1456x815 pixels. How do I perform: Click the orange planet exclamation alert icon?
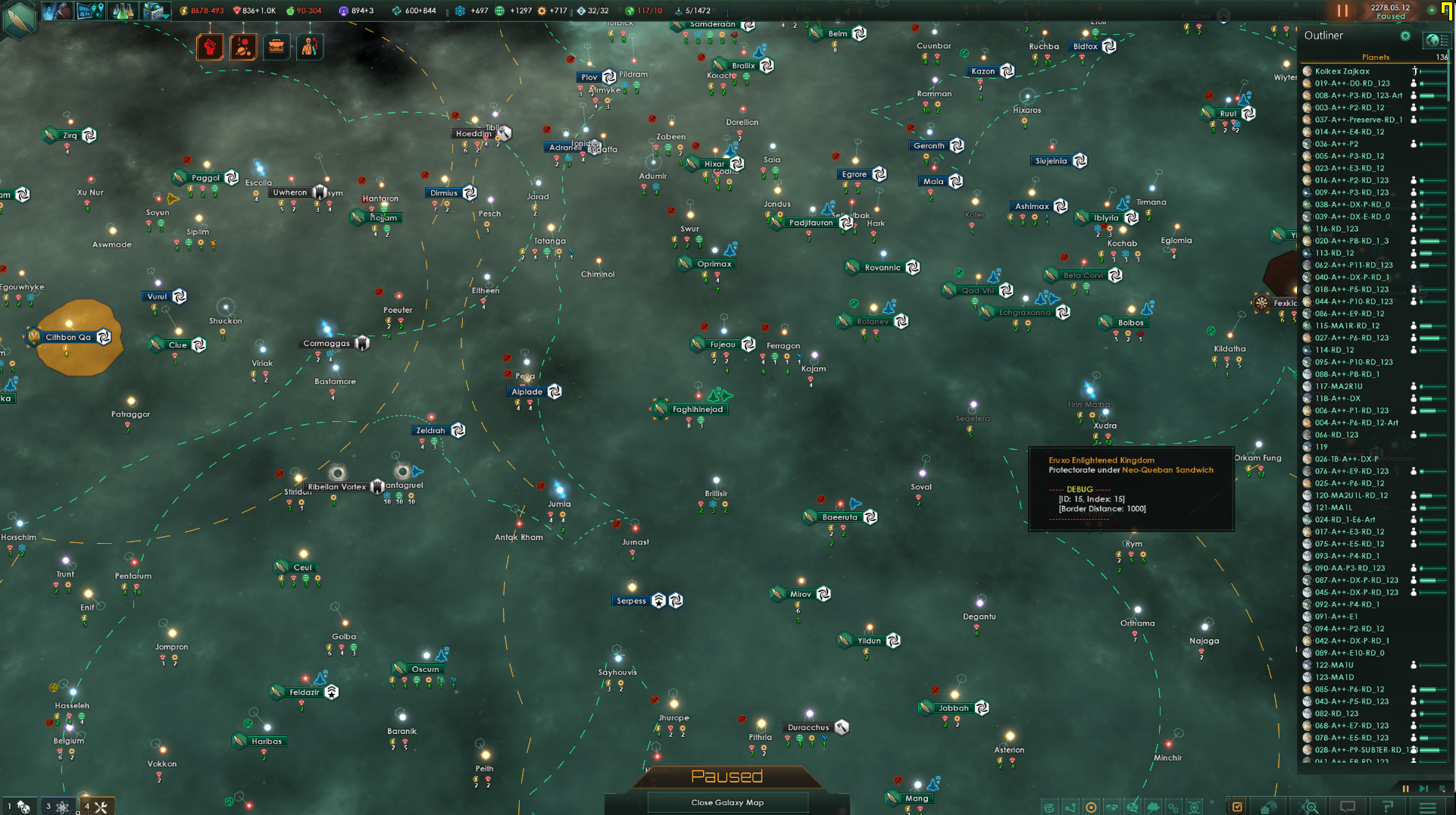[243, 46]
